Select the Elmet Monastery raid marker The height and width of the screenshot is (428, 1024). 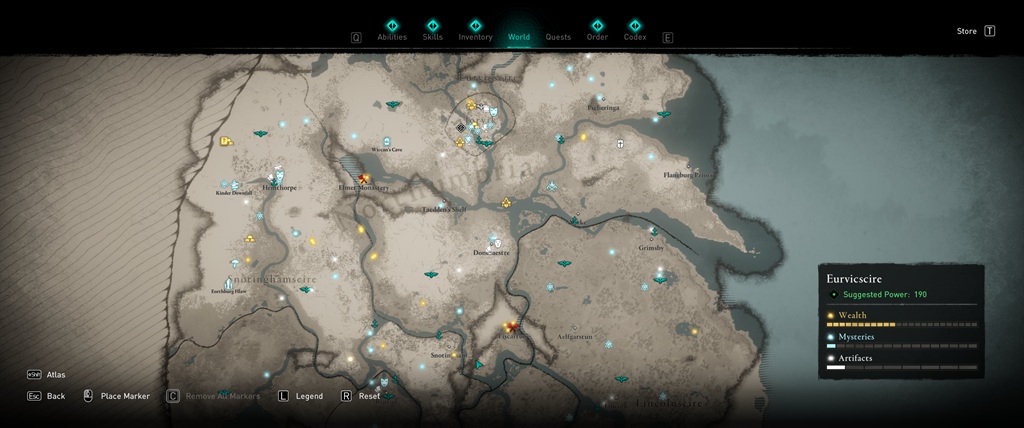[364, 178]
